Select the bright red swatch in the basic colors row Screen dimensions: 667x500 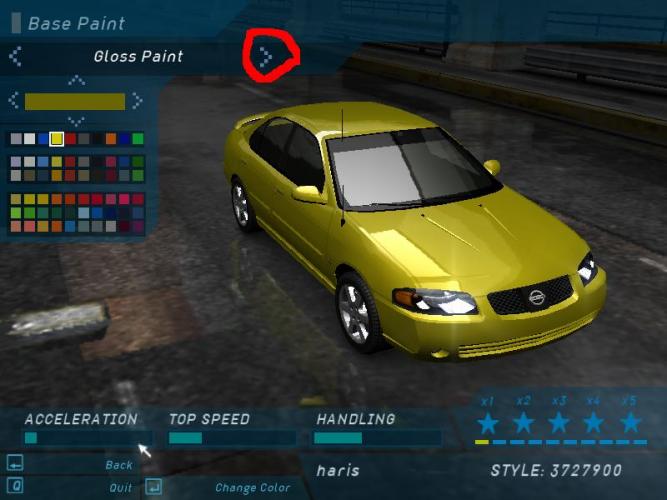point(71,139)
